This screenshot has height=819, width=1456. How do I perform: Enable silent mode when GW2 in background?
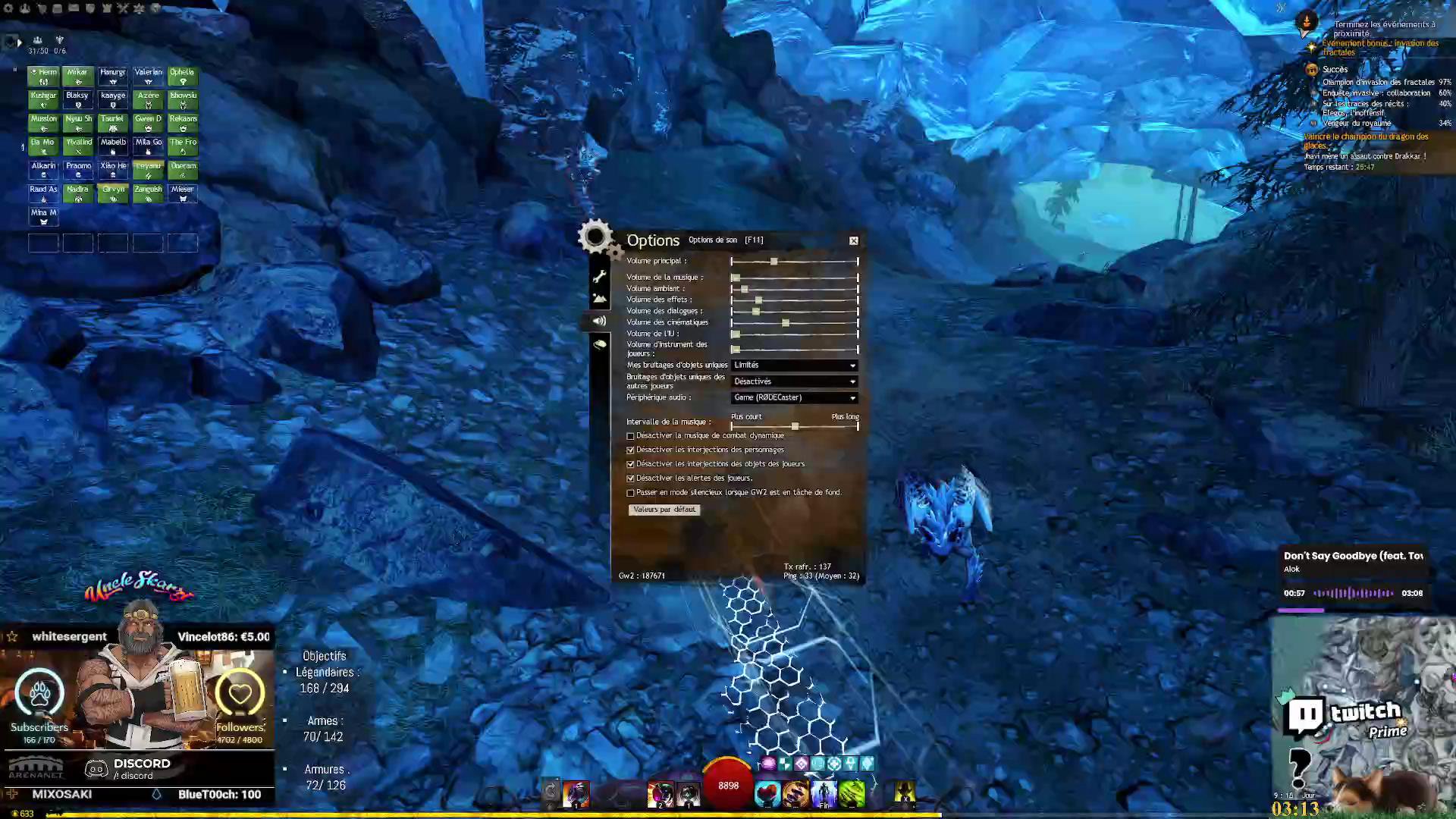click(631, 493)
